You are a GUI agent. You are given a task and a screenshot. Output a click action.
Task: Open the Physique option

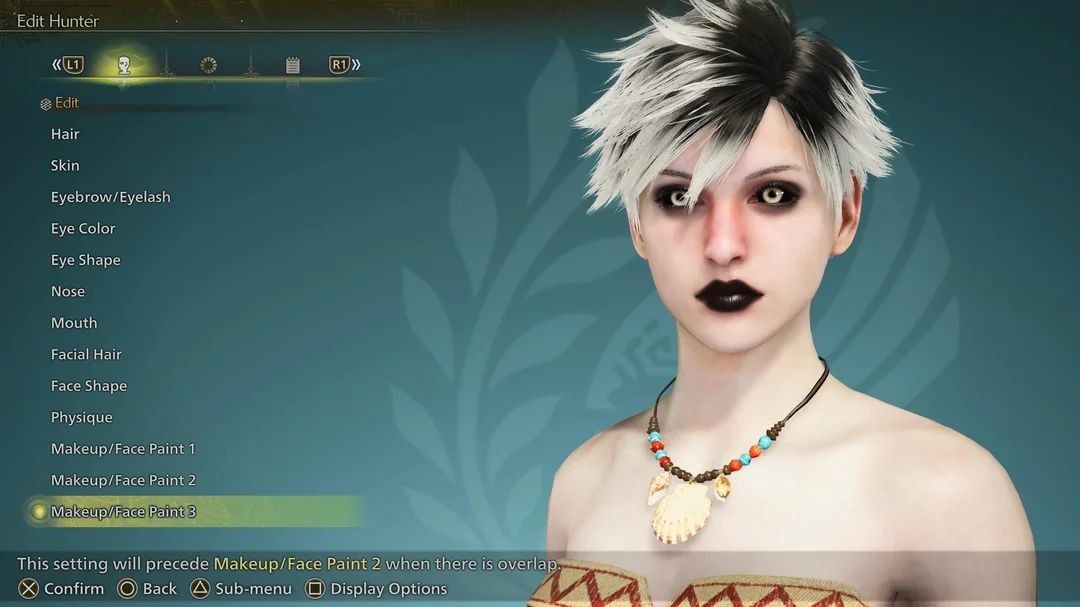tap(82, 418)
